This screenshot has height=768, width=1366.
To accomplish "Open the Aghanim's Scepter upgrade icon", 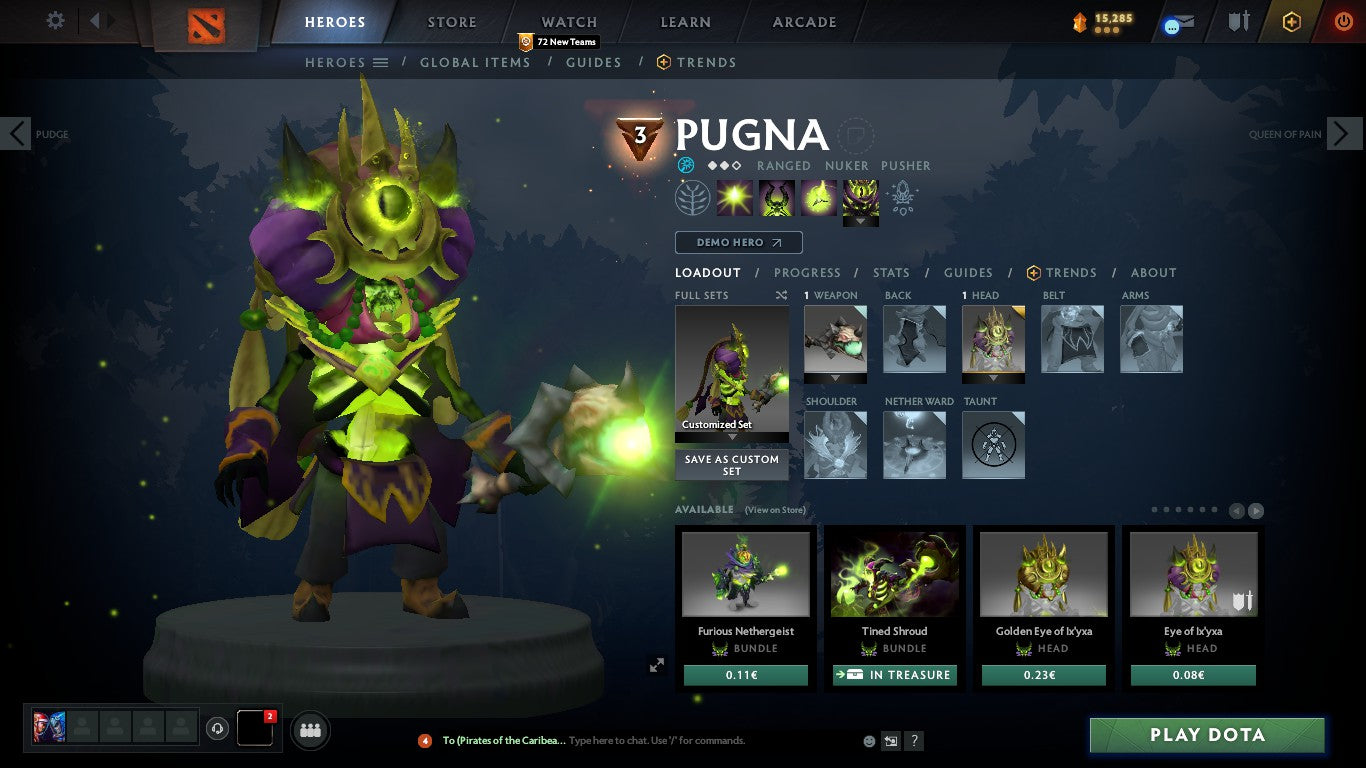I will [x=903, y=197].
